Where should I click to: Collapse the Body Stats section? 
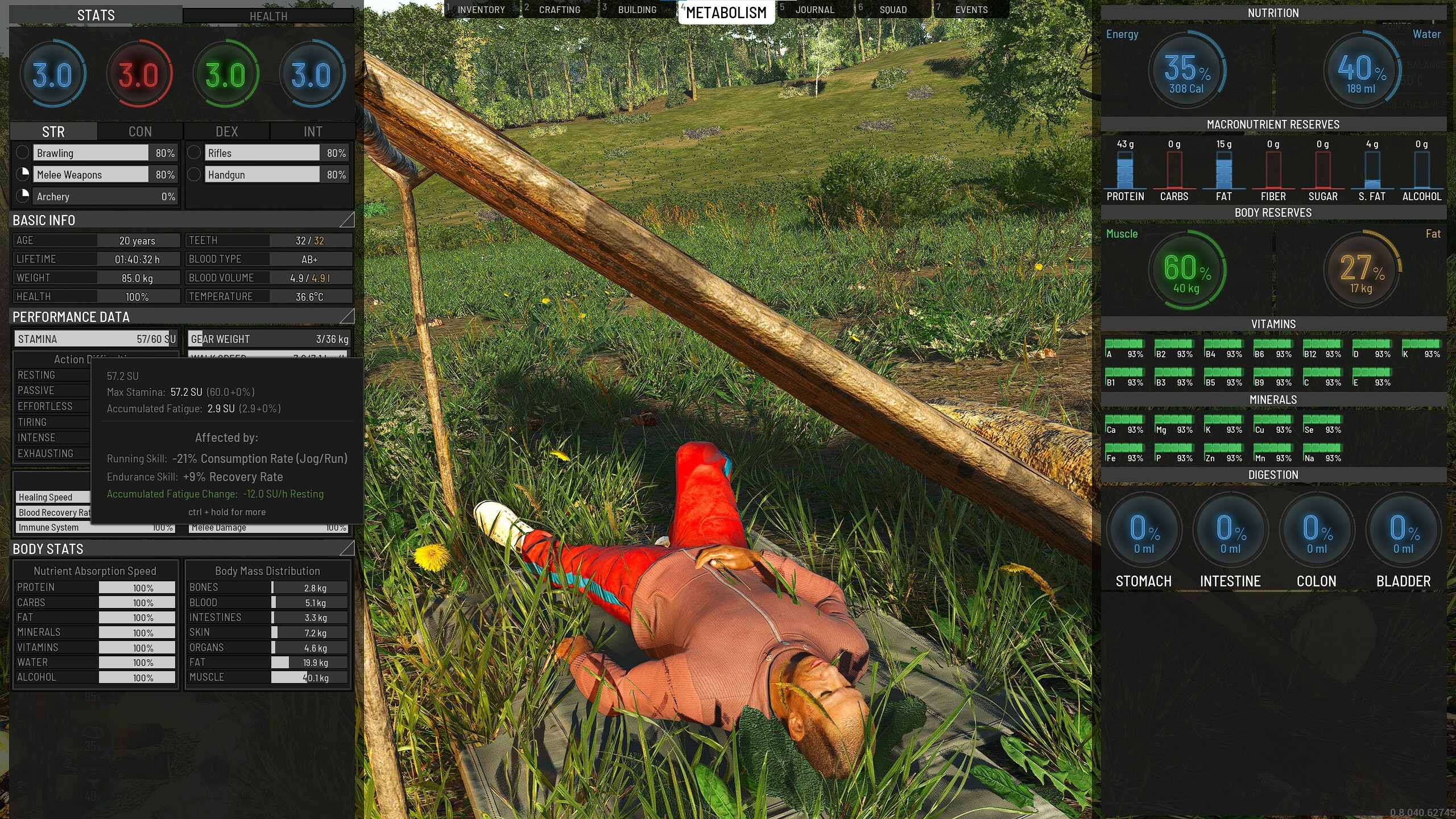(346, 548)
